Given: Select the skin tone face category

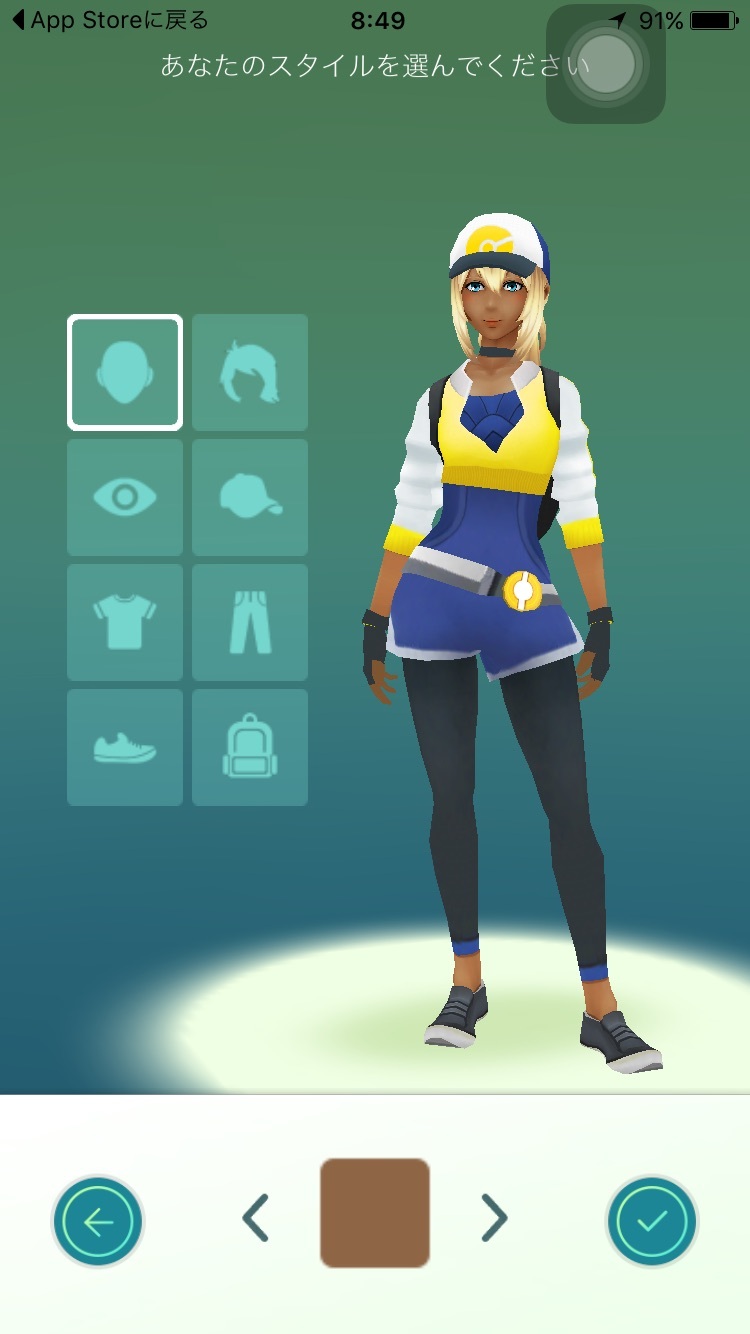Looking at the screenshot, I should 125,372.
